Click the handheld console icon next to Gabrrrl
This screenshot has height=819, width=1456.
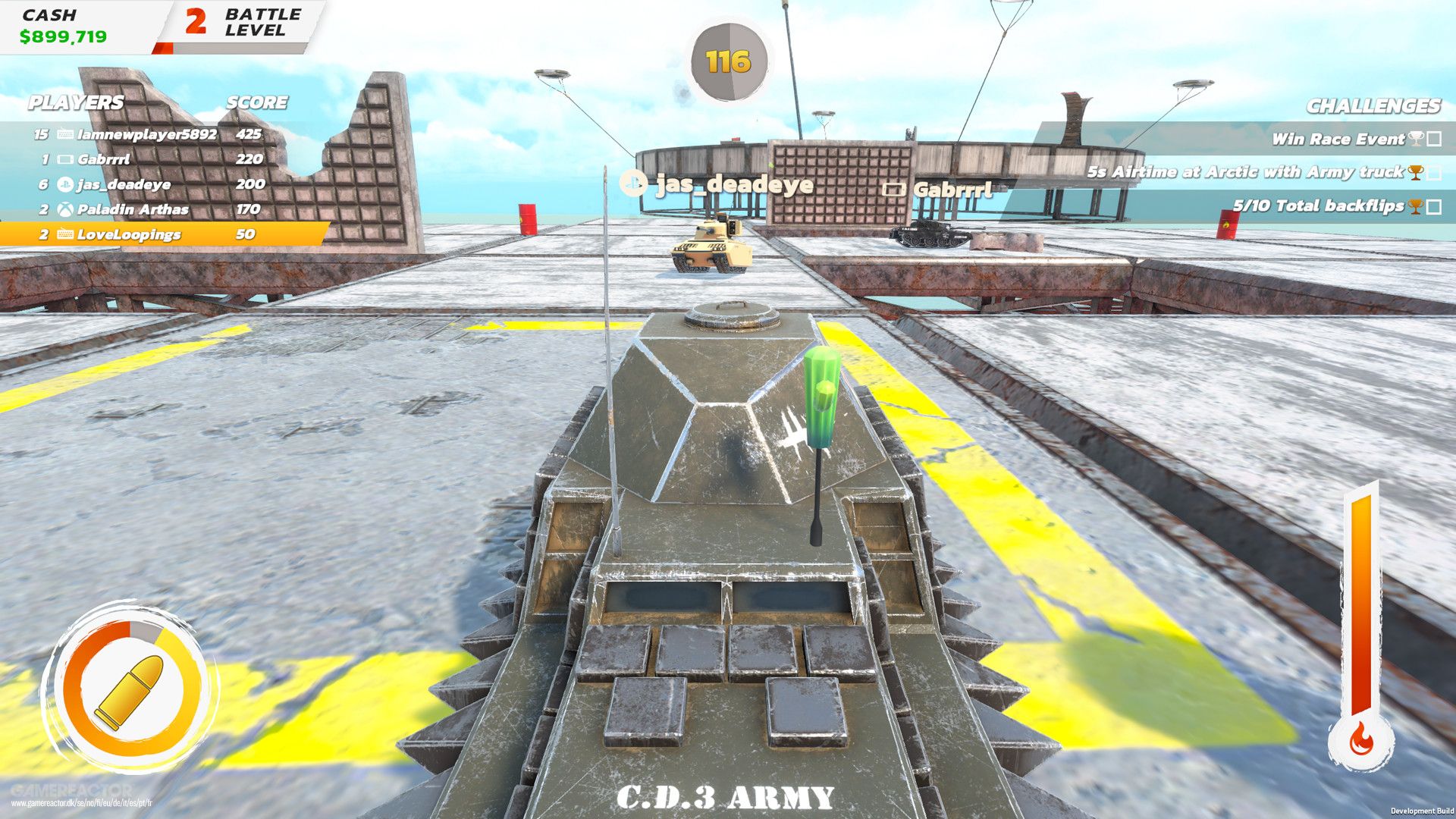coord(67,161)
